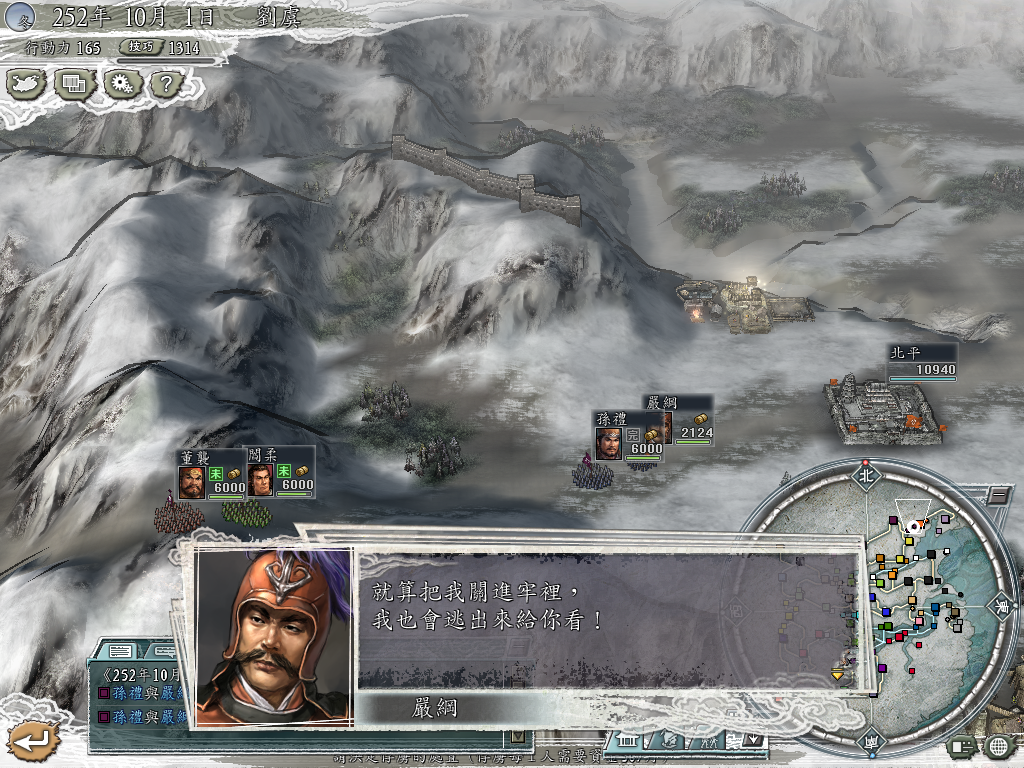
Task: Switch to the text log tab
Action: 121,652
